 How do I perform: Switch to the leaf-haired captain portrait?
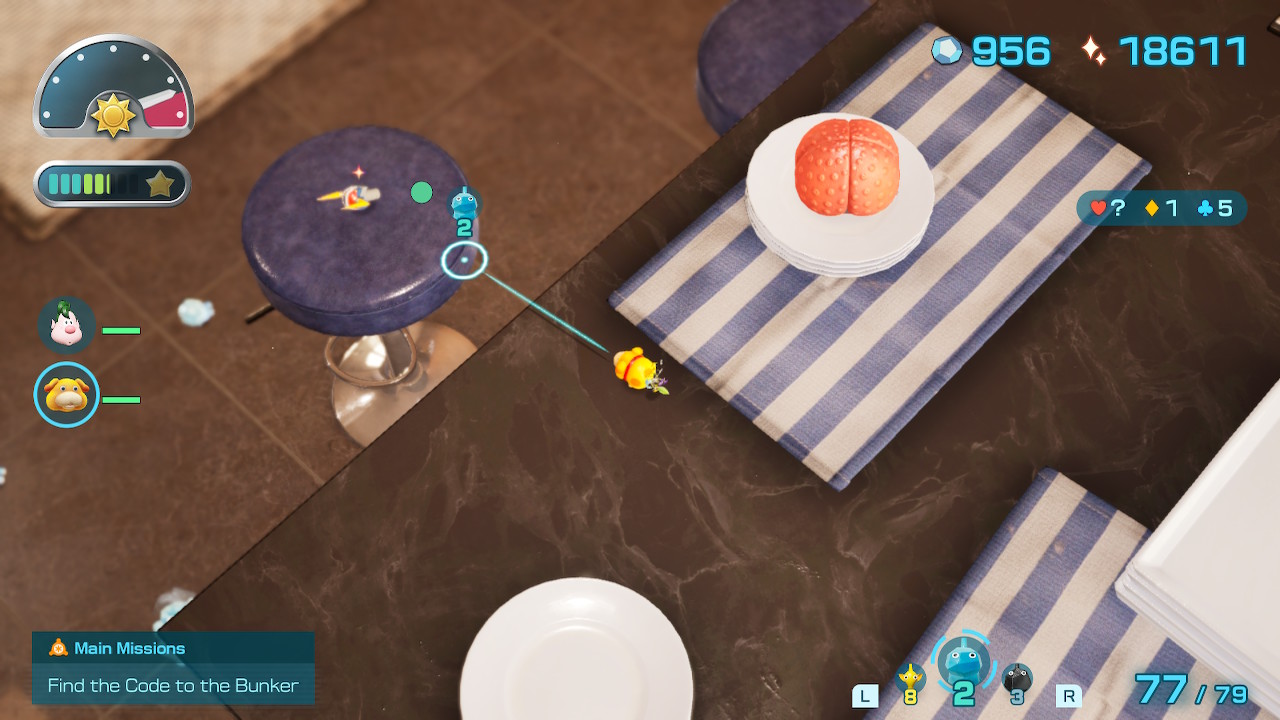67,325
